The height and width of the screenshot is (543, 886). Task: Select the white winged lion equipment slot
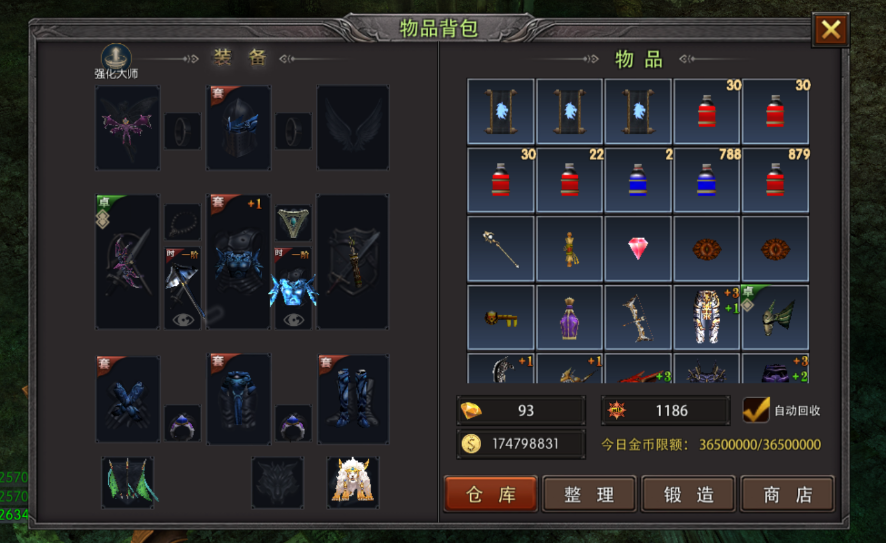tap(352, 481)
